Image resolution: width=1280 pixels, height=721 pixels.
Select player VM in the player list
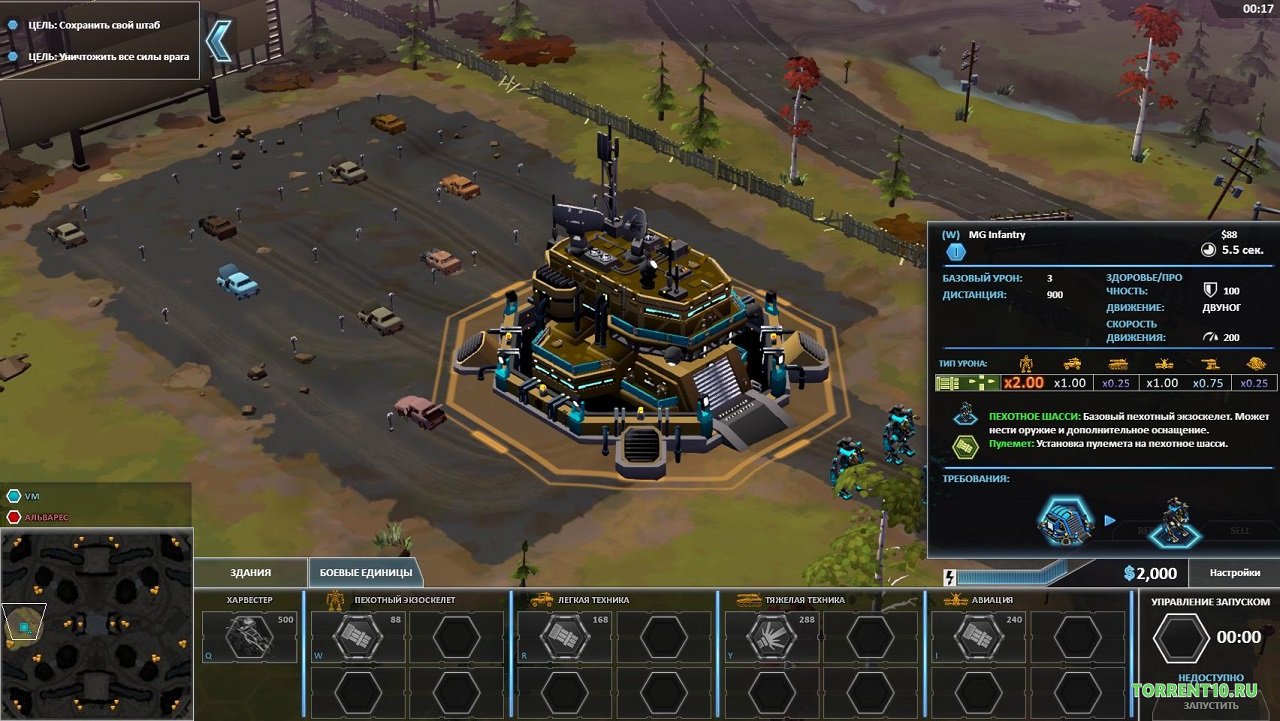coord(32,496)
